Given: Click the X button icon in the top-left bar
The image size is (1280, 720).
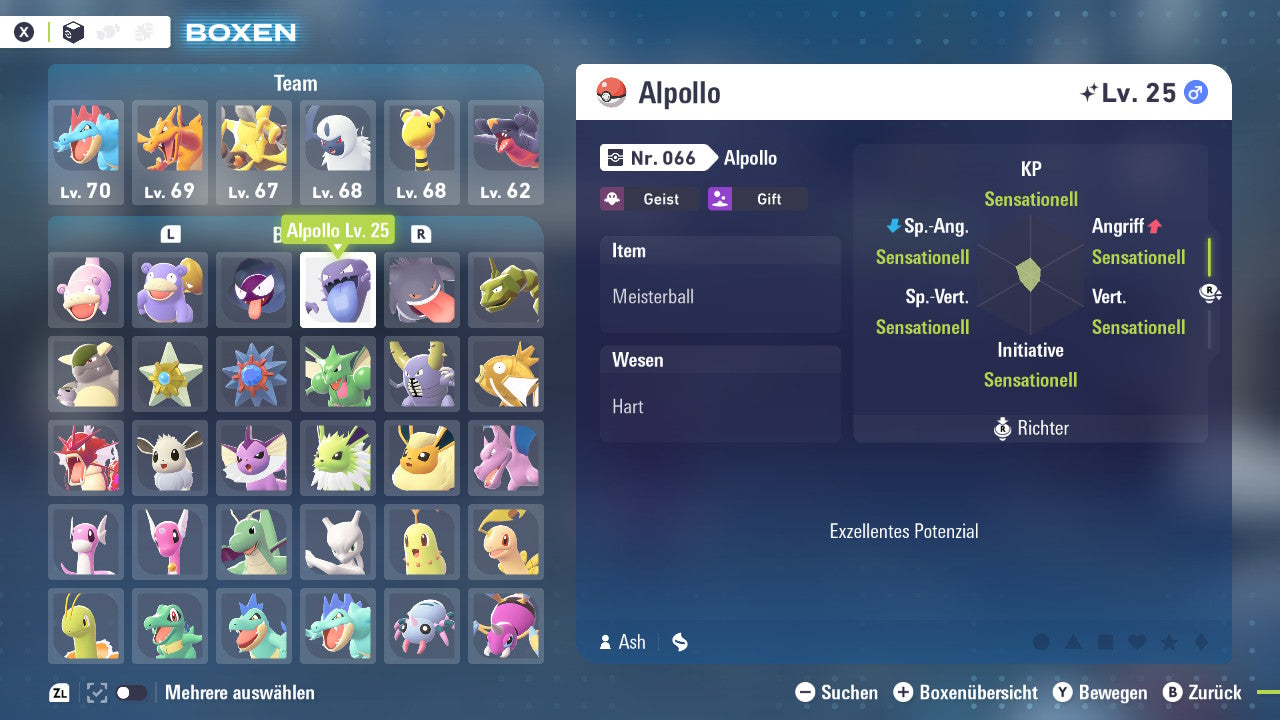Looking at the screenshot, I should [x=23, y=31].
